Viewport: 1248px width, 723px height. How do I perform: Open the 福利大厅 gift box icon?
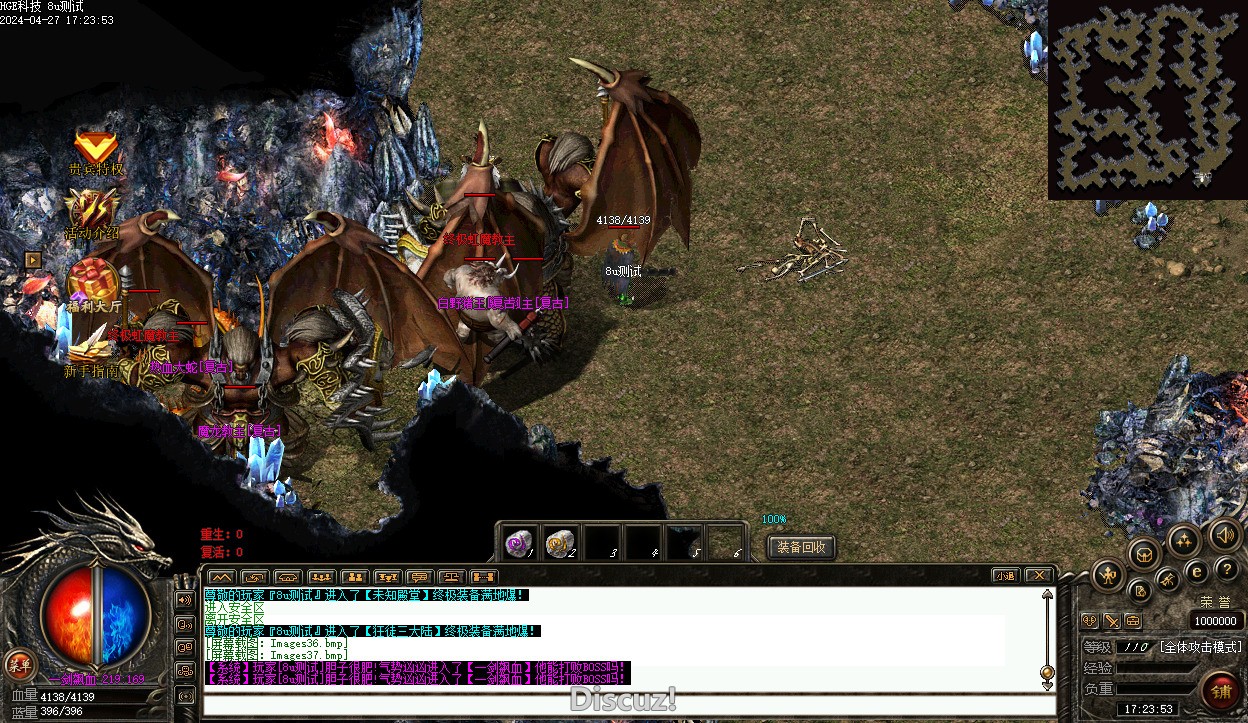click(x=94, y=281)
